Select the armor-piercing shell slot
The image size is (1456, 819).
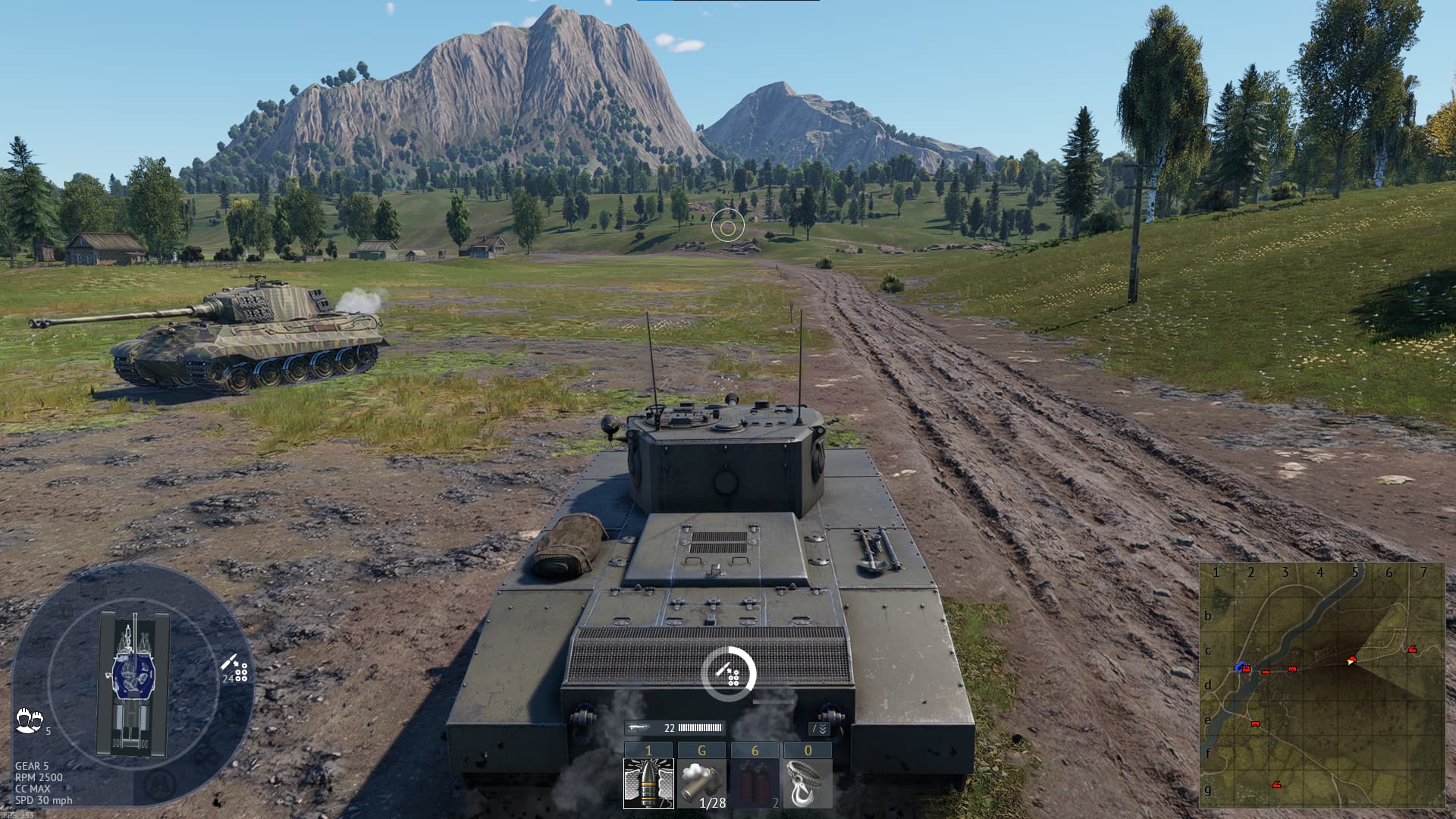(x=648, y=783)
